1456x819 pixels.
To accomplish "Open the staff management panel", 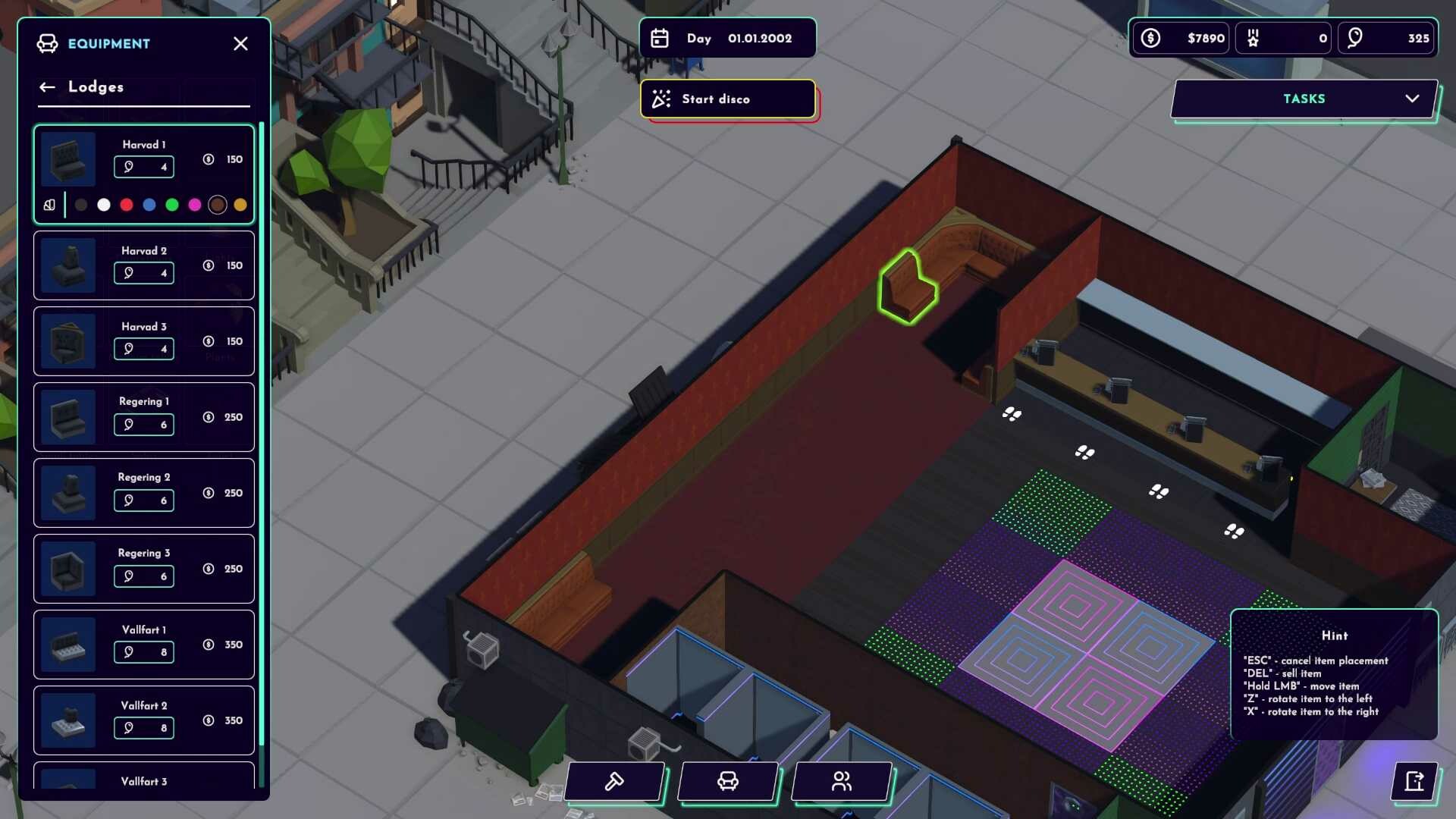I will (x=841, y=781).
